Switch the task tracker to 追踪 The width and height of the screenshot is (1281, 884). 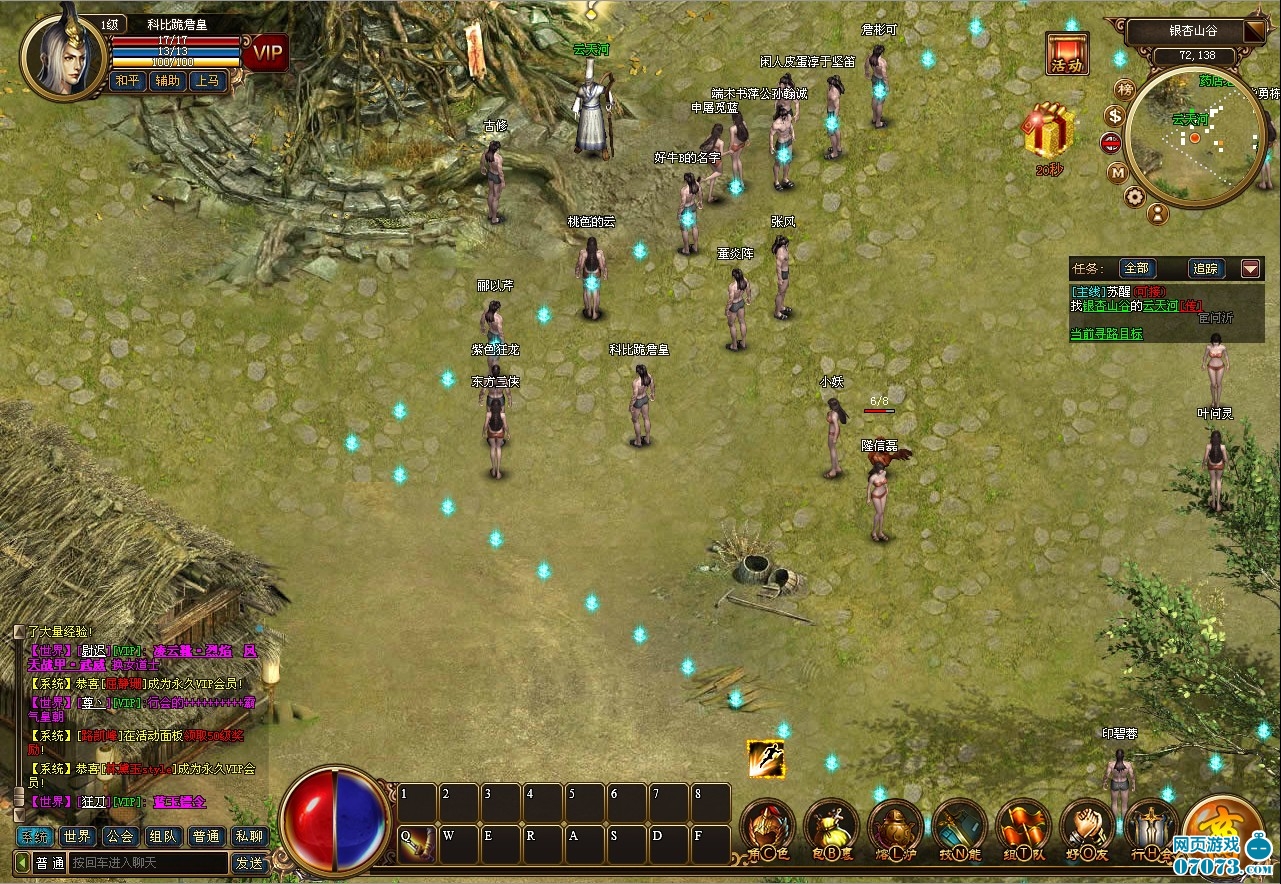(1205, 268)
